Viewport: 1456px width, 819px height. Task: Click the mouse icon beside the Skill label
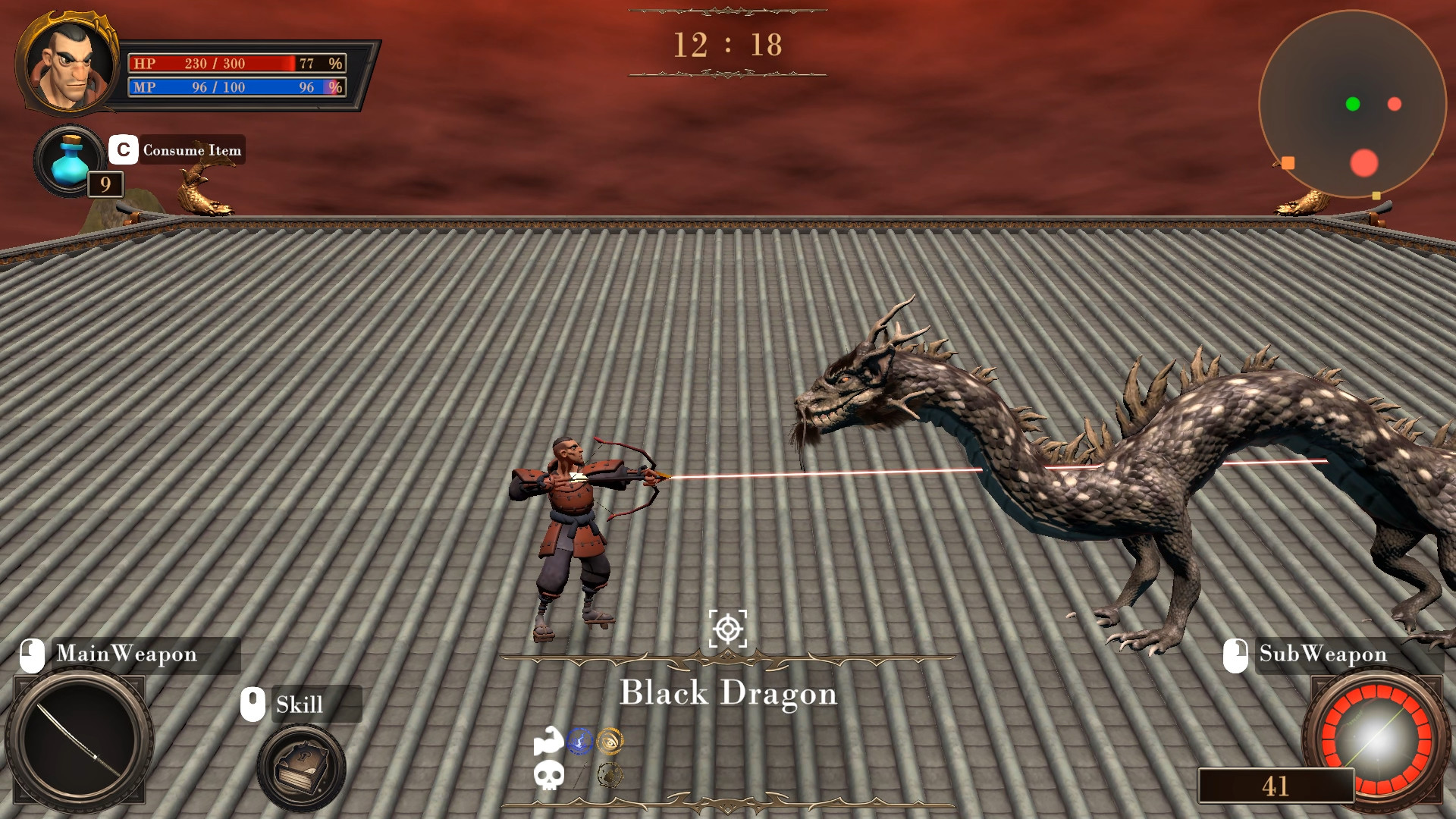tap(252, 704)
